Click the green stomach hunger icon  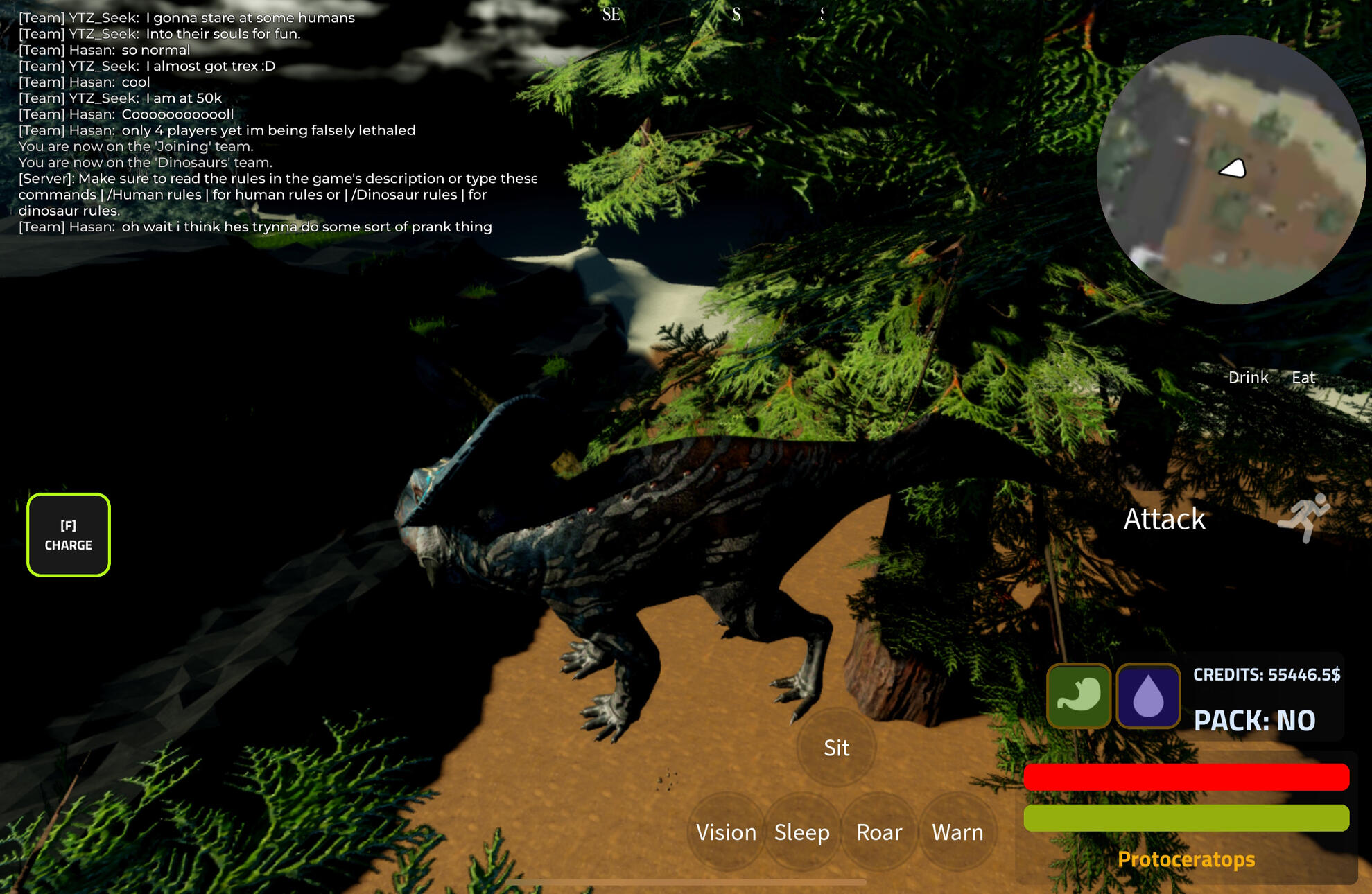point(1079,696)
